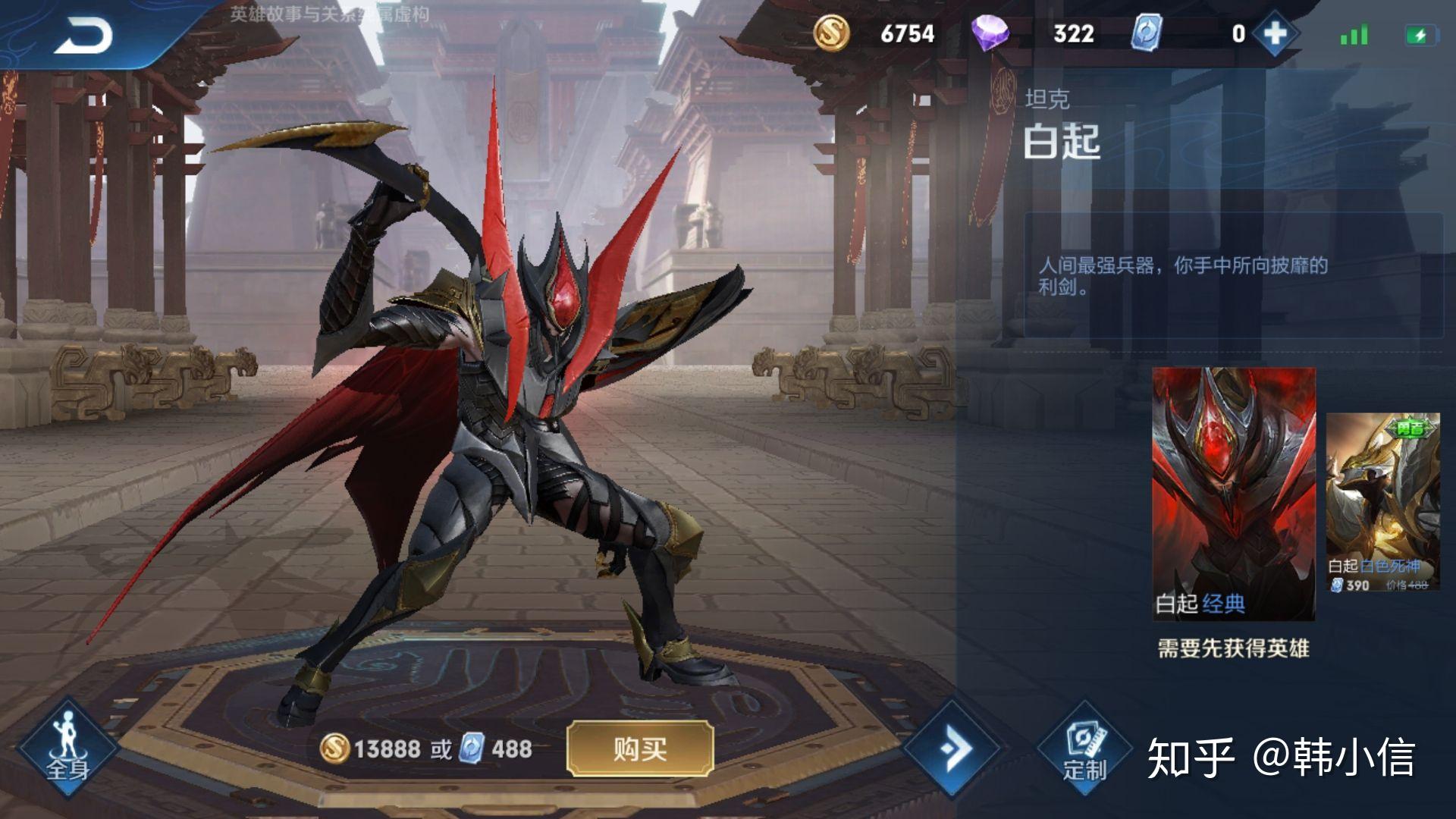This screenshot has height=819, width=1456.
Task: Buy the hero with the 购买 button
Action: [640, 749]
